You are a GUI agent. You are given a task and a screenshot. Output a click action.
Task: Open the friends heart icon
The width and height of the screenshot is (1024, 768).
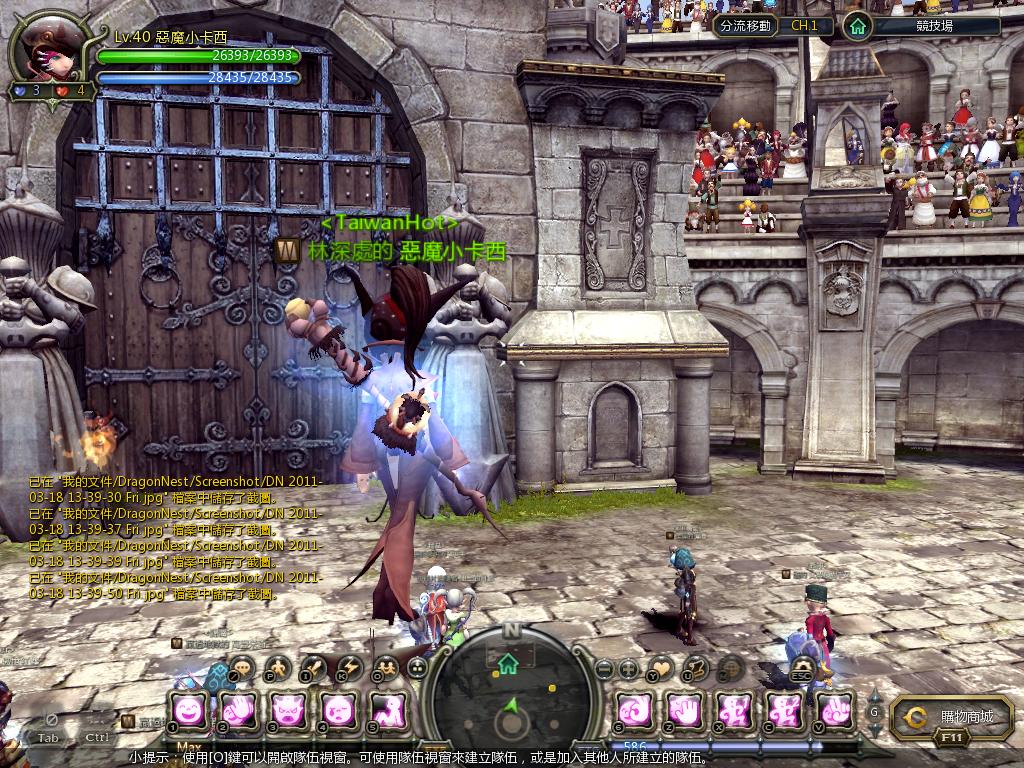click(662, 667)
